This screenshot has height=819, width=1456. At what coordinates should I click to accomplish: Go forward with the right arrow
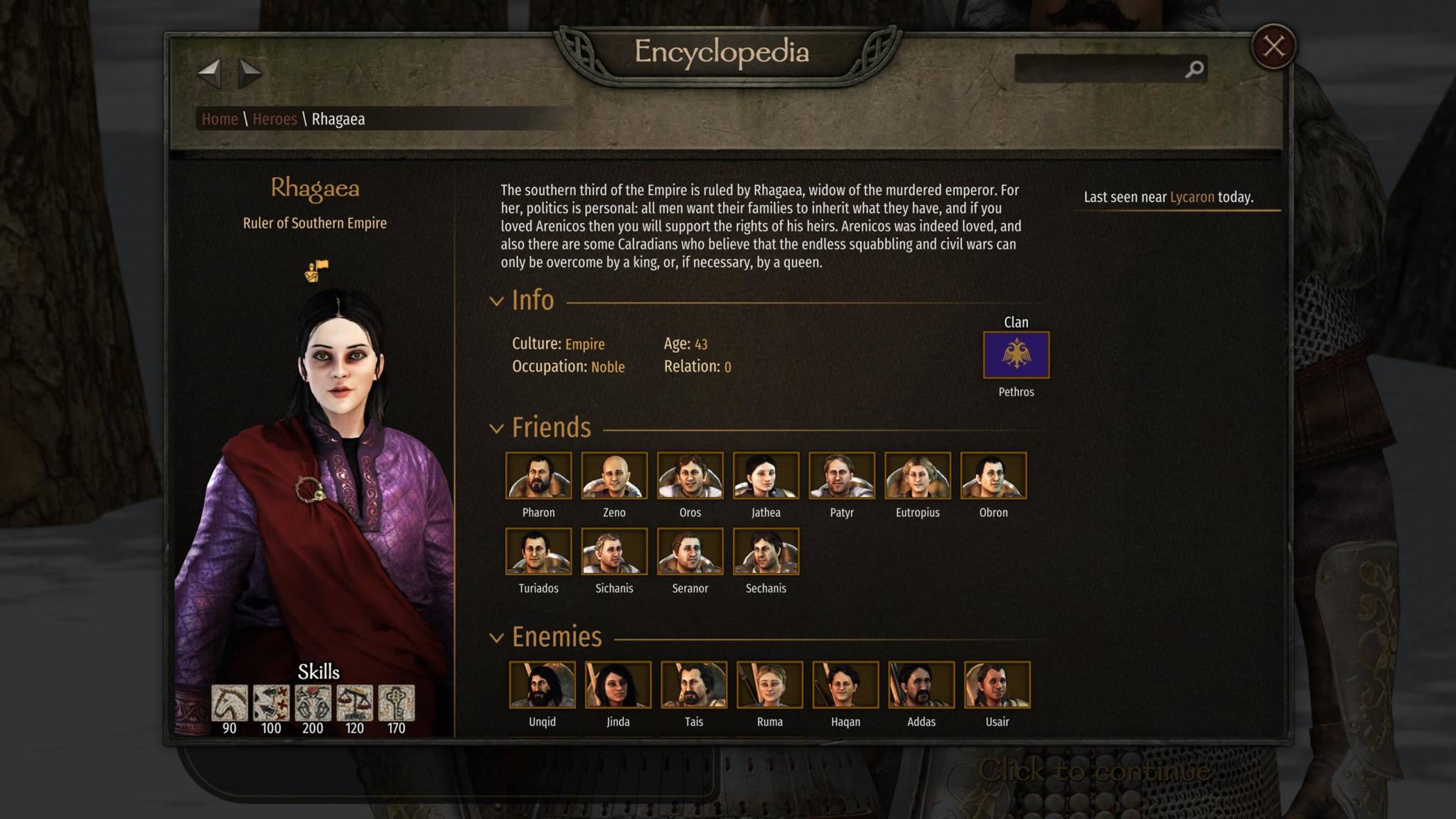point(250,73)
